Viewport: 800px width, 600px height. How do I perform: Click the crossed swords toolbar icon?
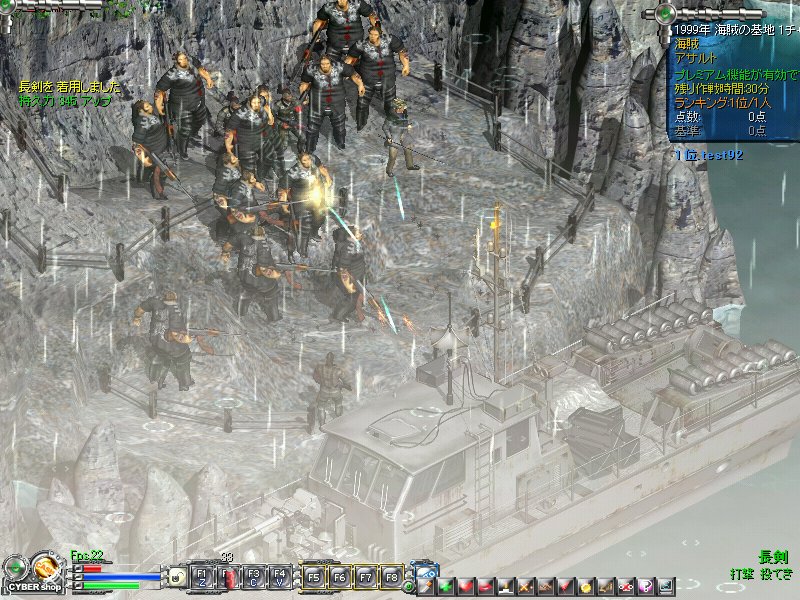525,585
